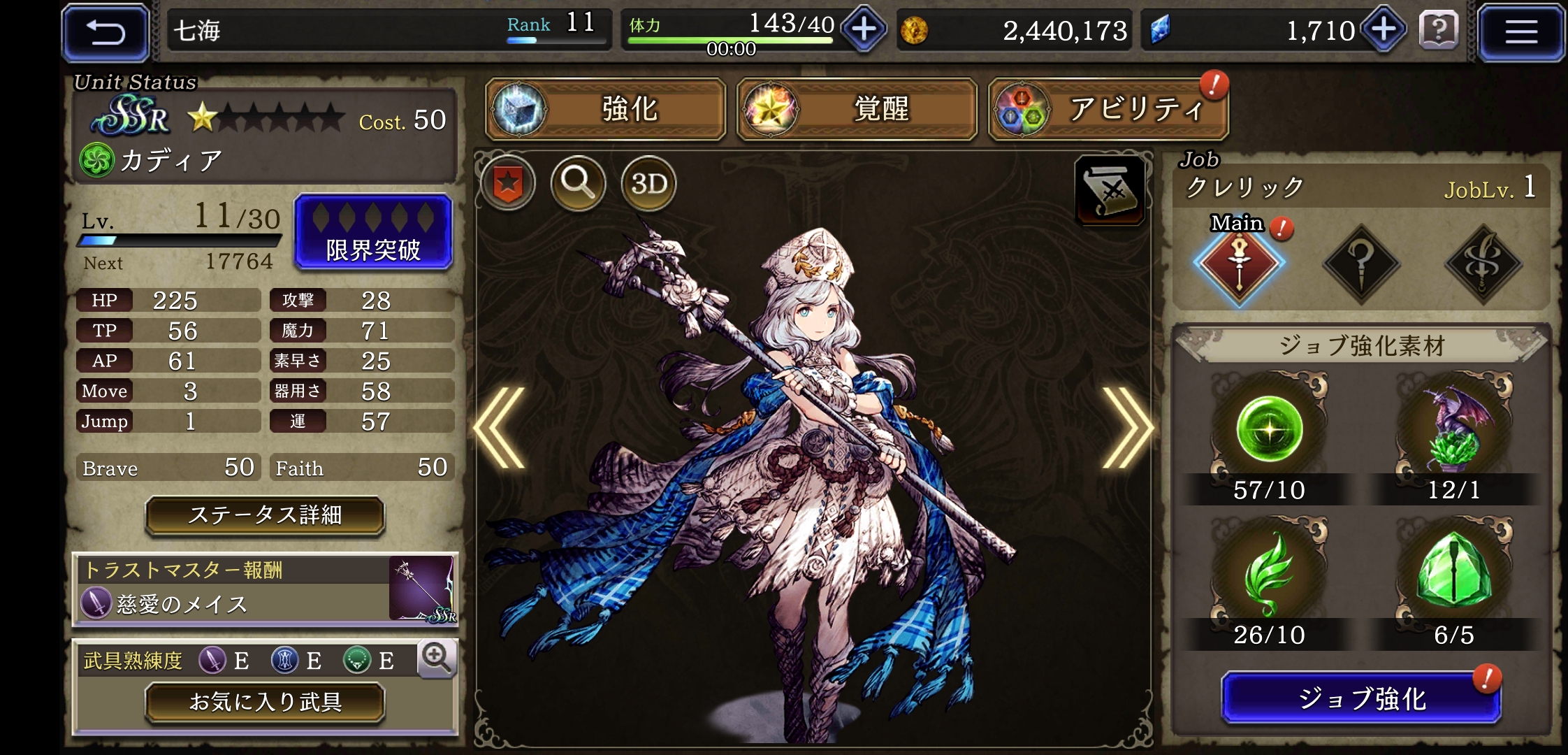
Task: Select the third locked job slot
Action: point(1482,266)
